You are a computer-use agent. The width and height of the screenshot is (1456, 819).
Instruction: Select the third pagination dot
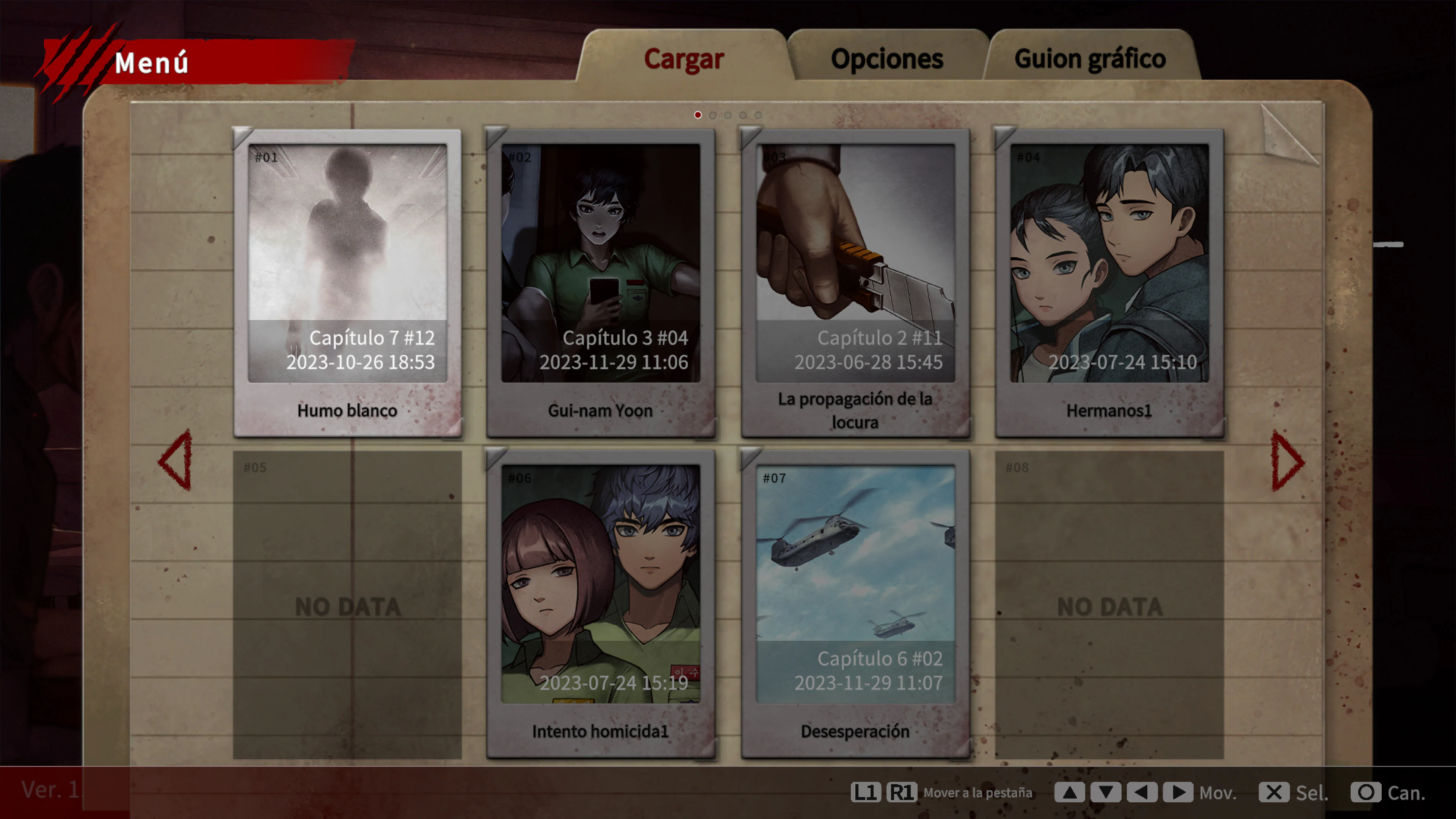point(728,115)
